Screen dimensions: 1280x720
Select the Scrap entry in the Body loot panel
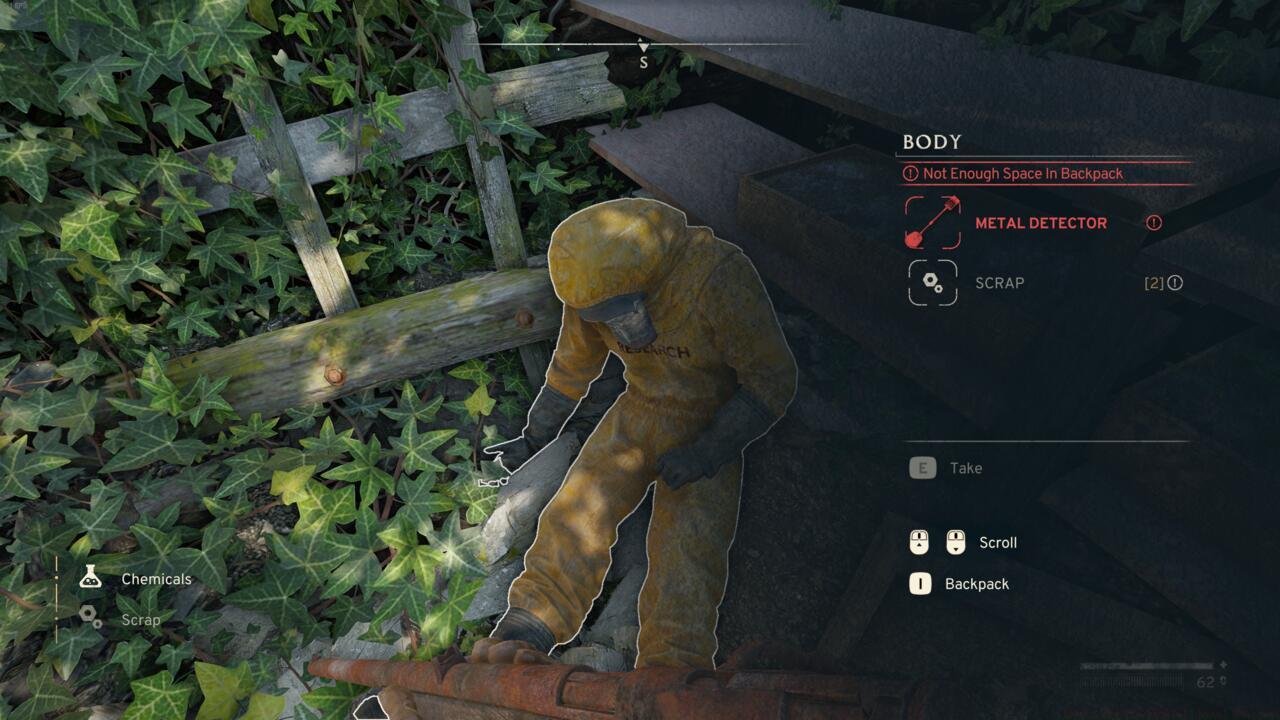[x=997, y=283]
